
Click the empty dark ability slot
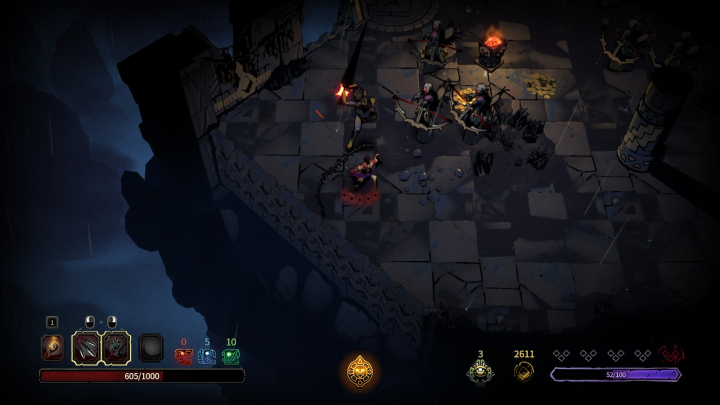point(151,347)
